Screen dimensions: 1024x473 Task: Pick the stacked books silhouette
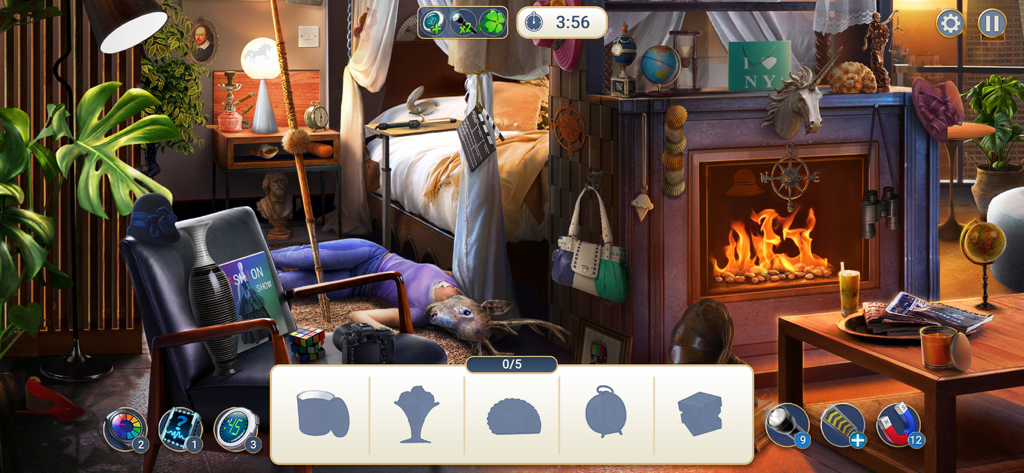(700, 413)
